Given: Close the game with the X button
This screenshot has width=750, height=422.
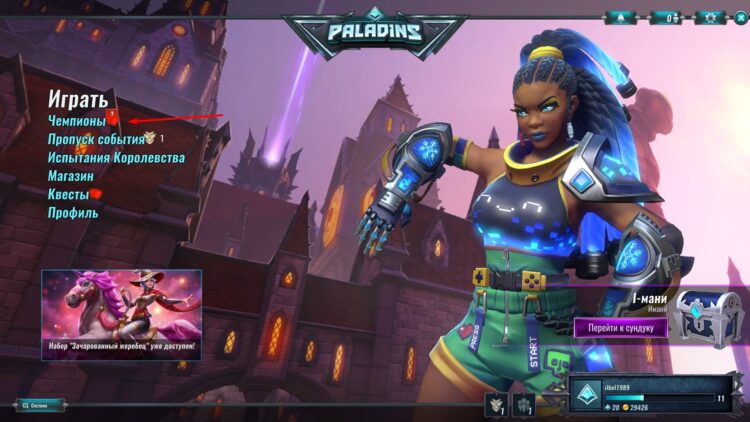Looking at the screenshot, I should (x=741, y=17).
